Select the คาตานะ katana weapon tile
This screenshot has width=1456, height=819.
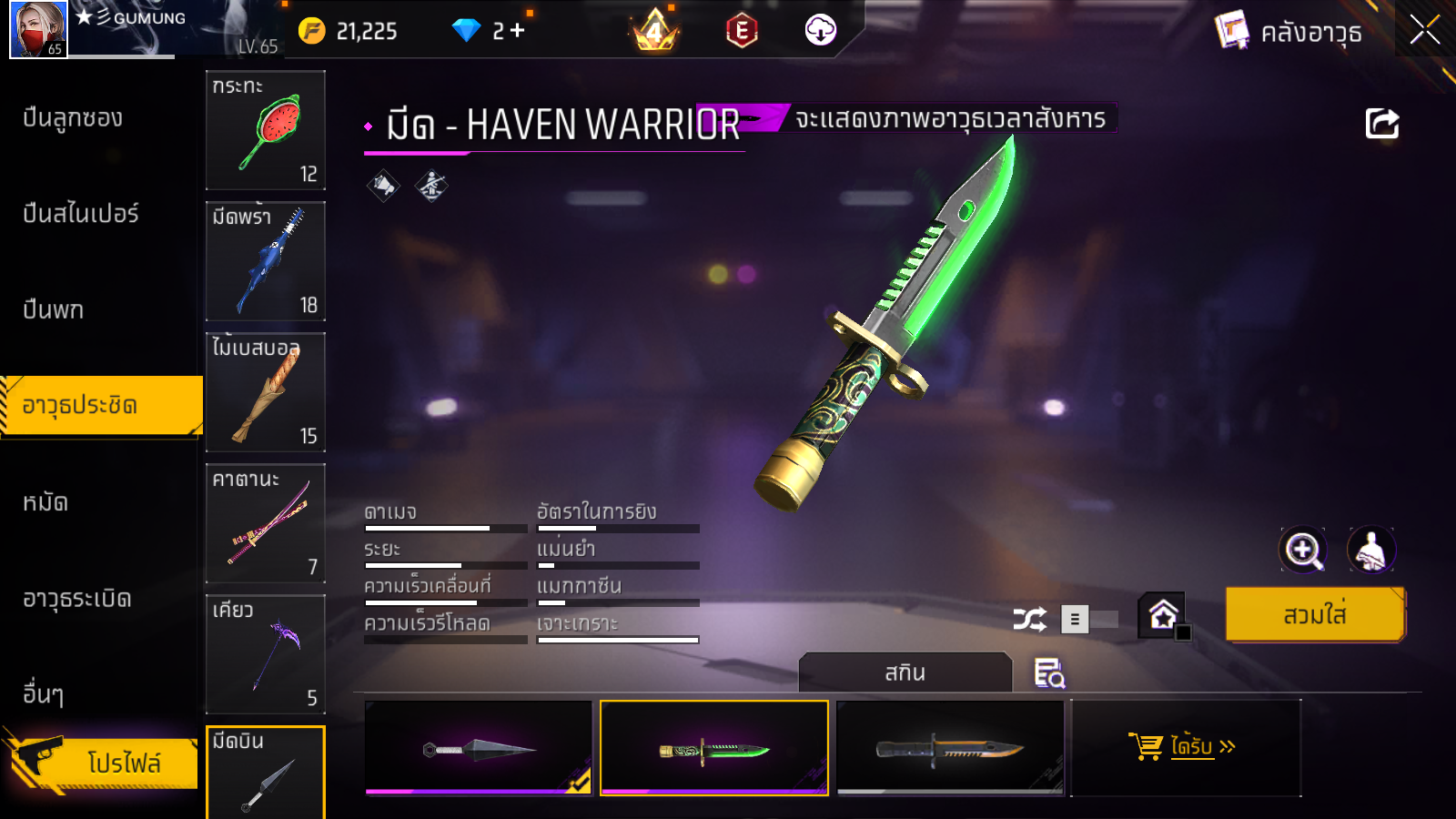coord(266,523)
